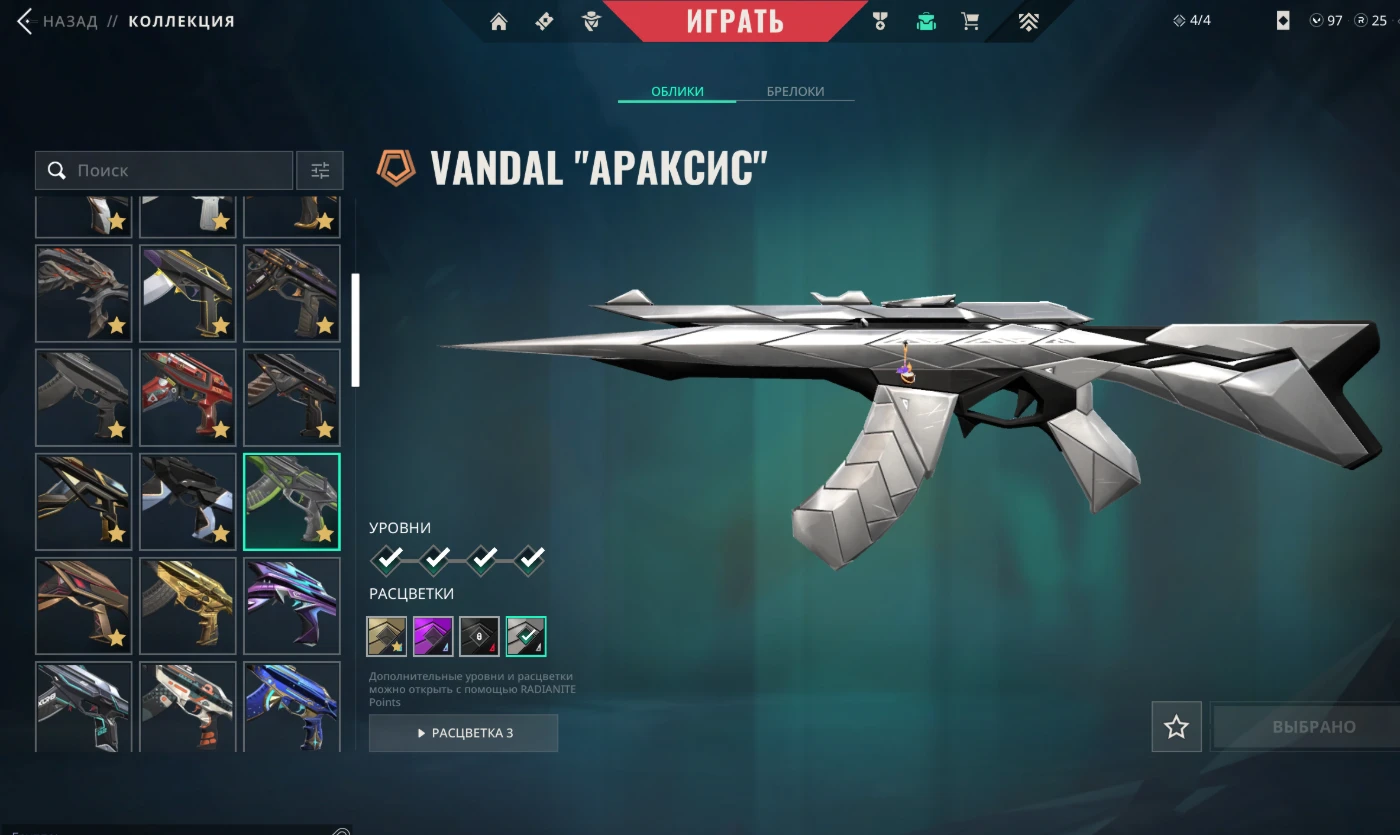Select the gold Vandal skin thumbnail
This screenshot has width=1400, height=835.
[x=188, y=605]
